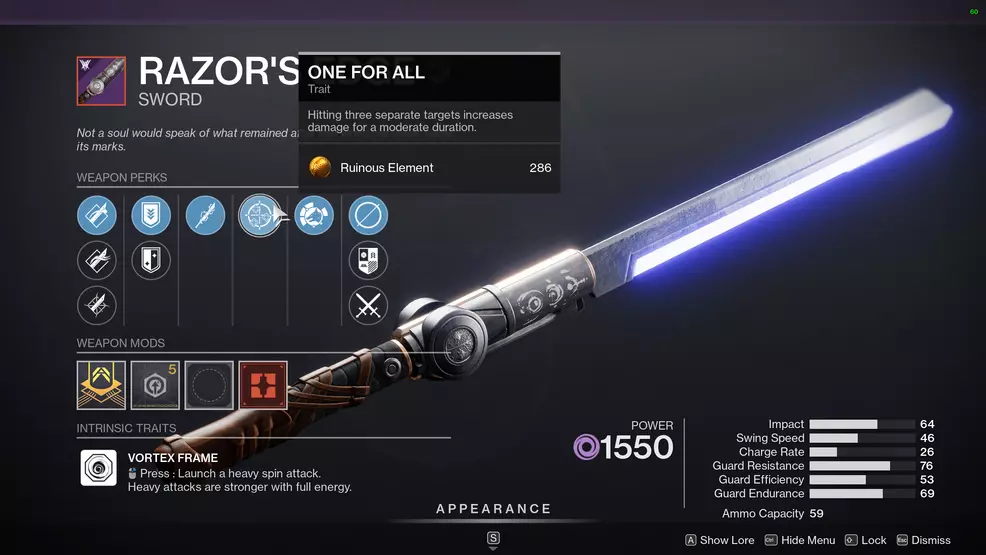This screenshot has width=986, height=555.
Task: Open the Appearance section
Action: 493,509
